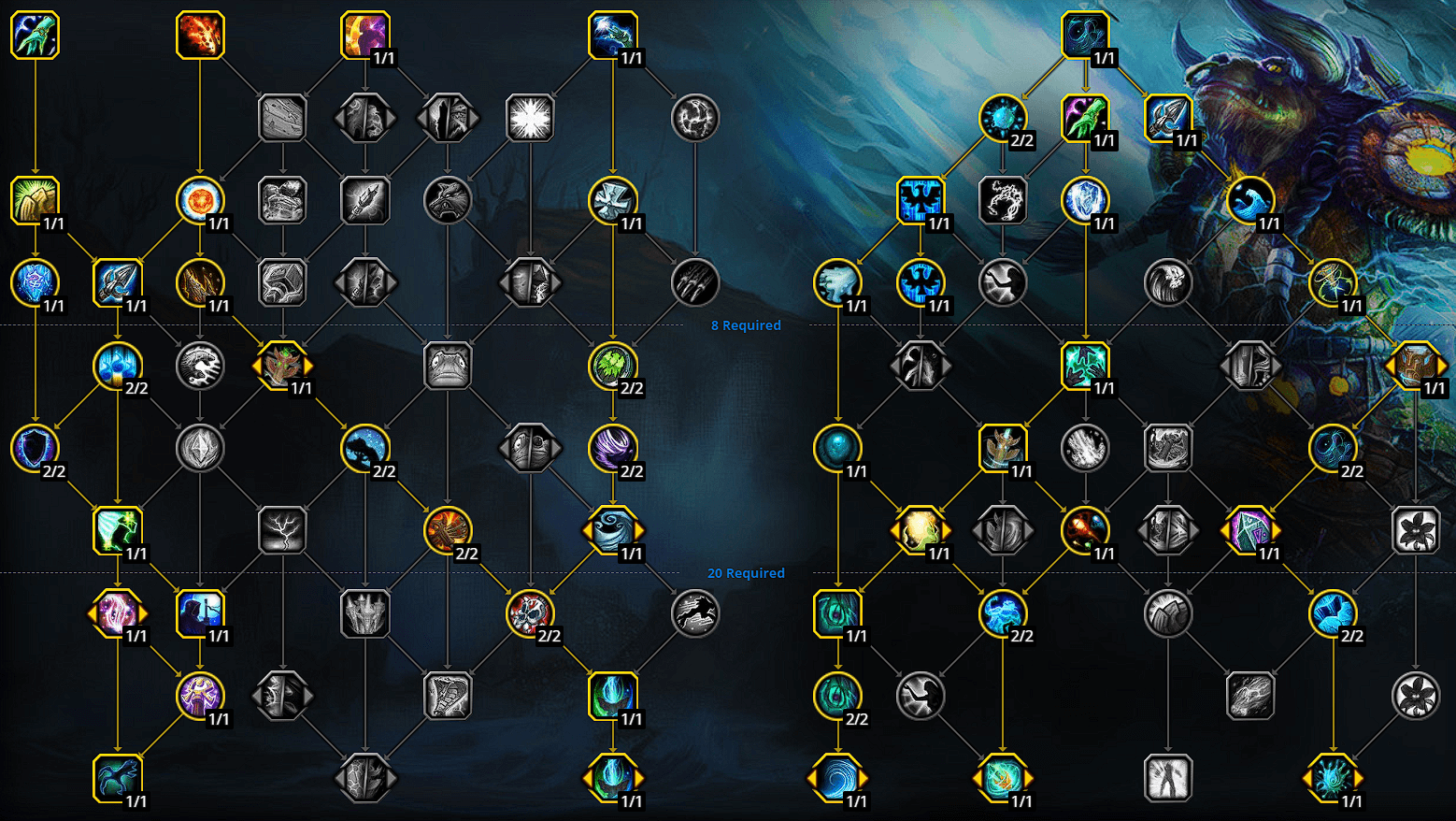Toggle the unlearned frog-face talent
This screenshot has height=821, width=1456.
pyautogui.click(x=447, y=365)
